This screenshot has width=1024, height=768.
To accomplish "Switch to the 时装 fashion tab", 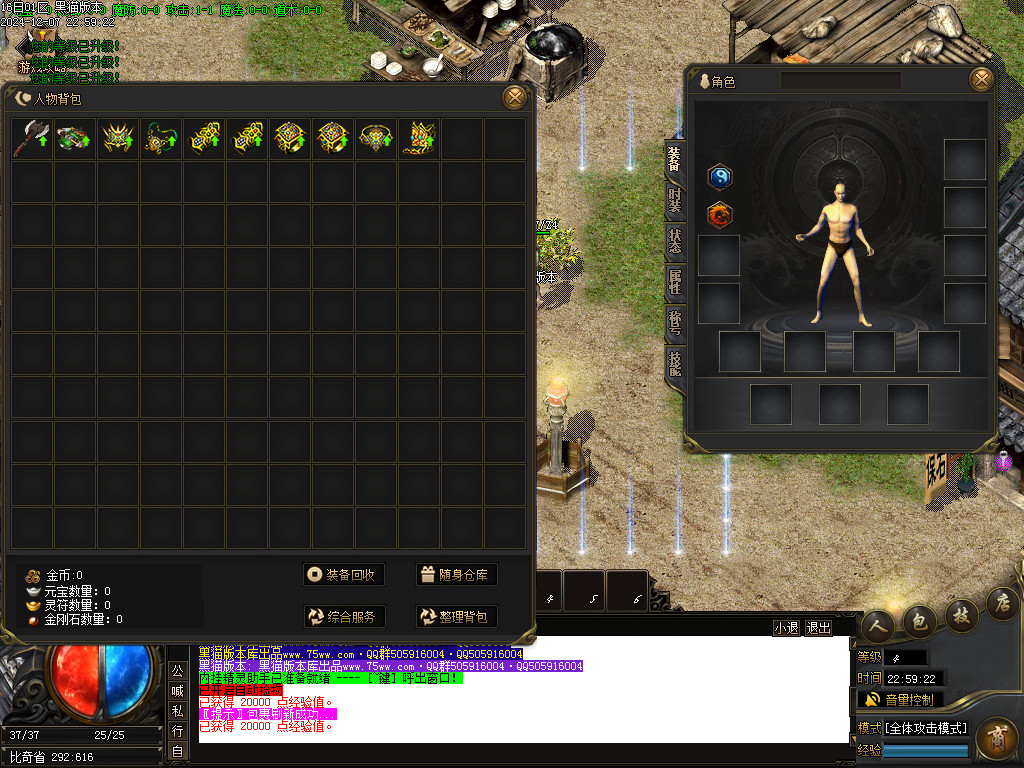I will coord(675,200).
